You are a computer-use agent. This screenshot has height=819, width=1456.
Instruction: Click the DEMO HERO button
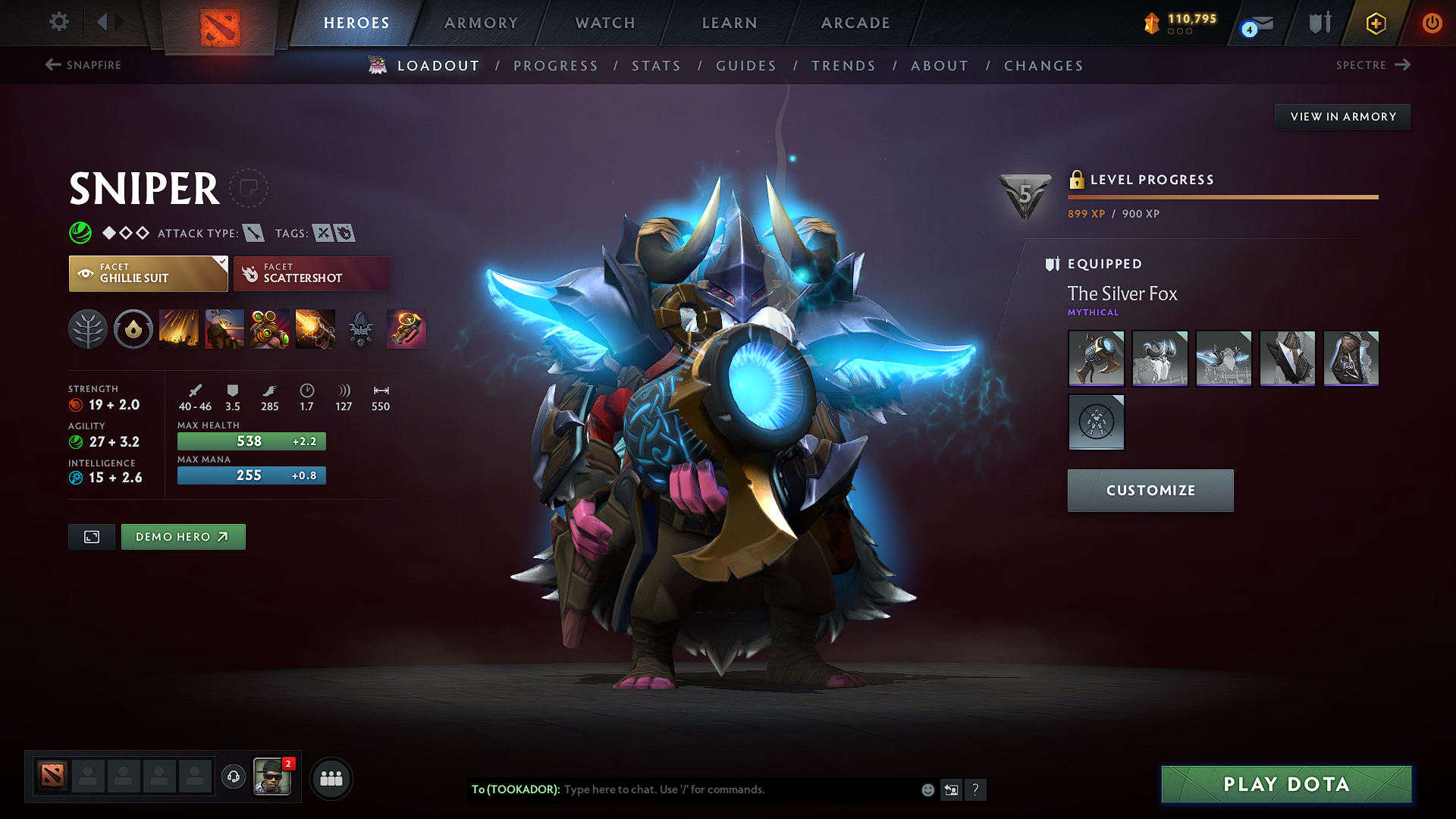click(x=183, y=536)
